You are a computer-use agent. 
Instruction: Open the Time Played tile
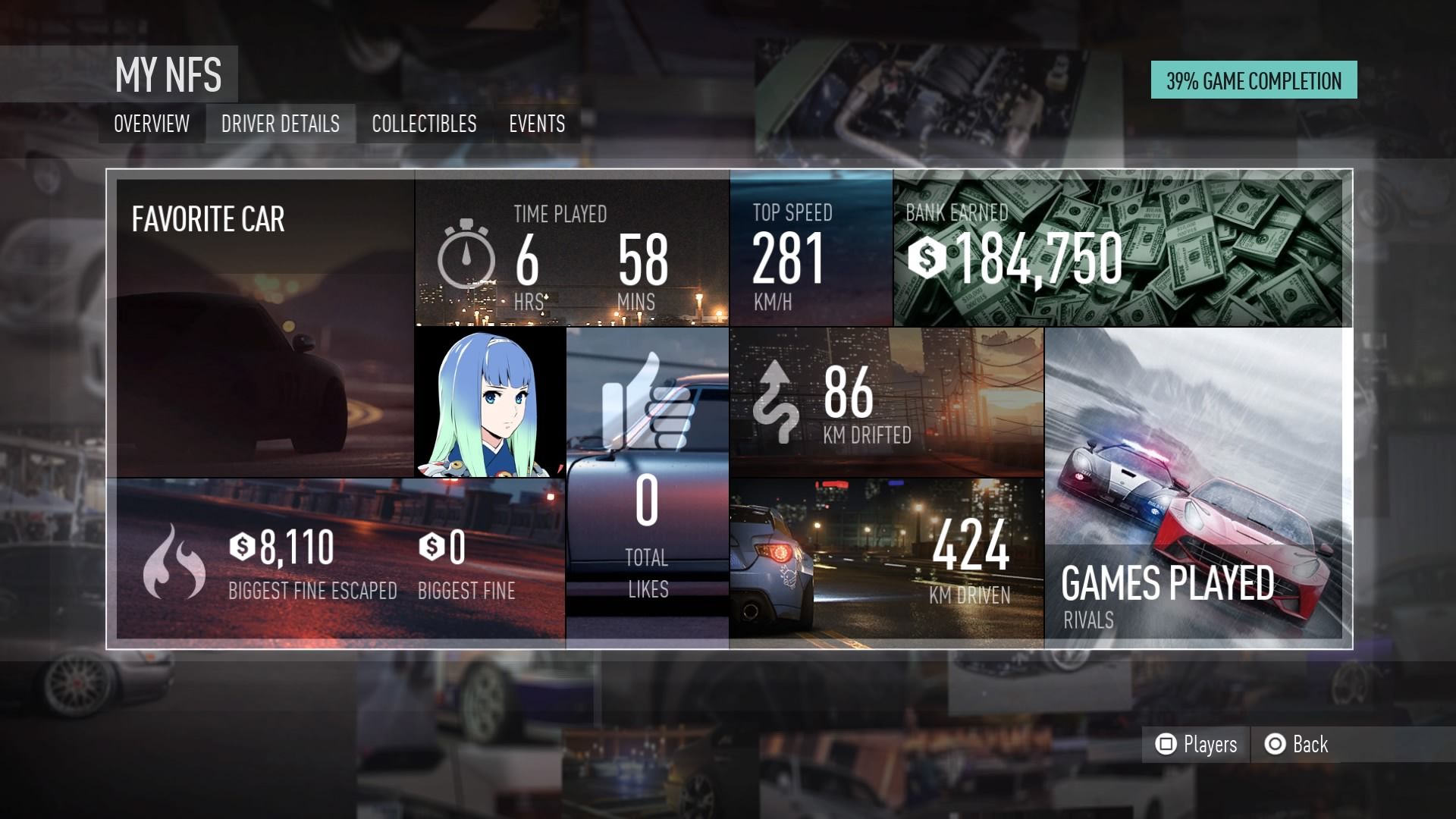coord(572,250)
